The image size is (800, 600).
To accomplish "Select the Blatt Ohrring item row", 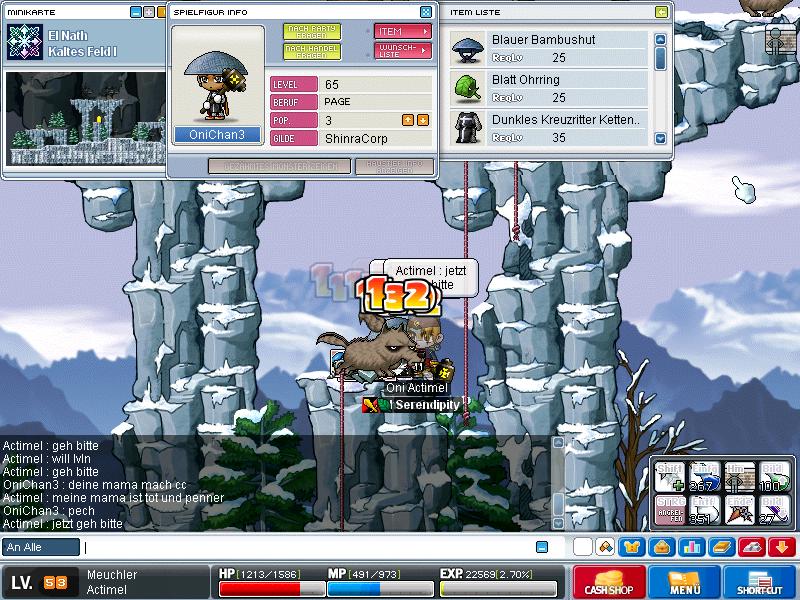I will [548, 88].
